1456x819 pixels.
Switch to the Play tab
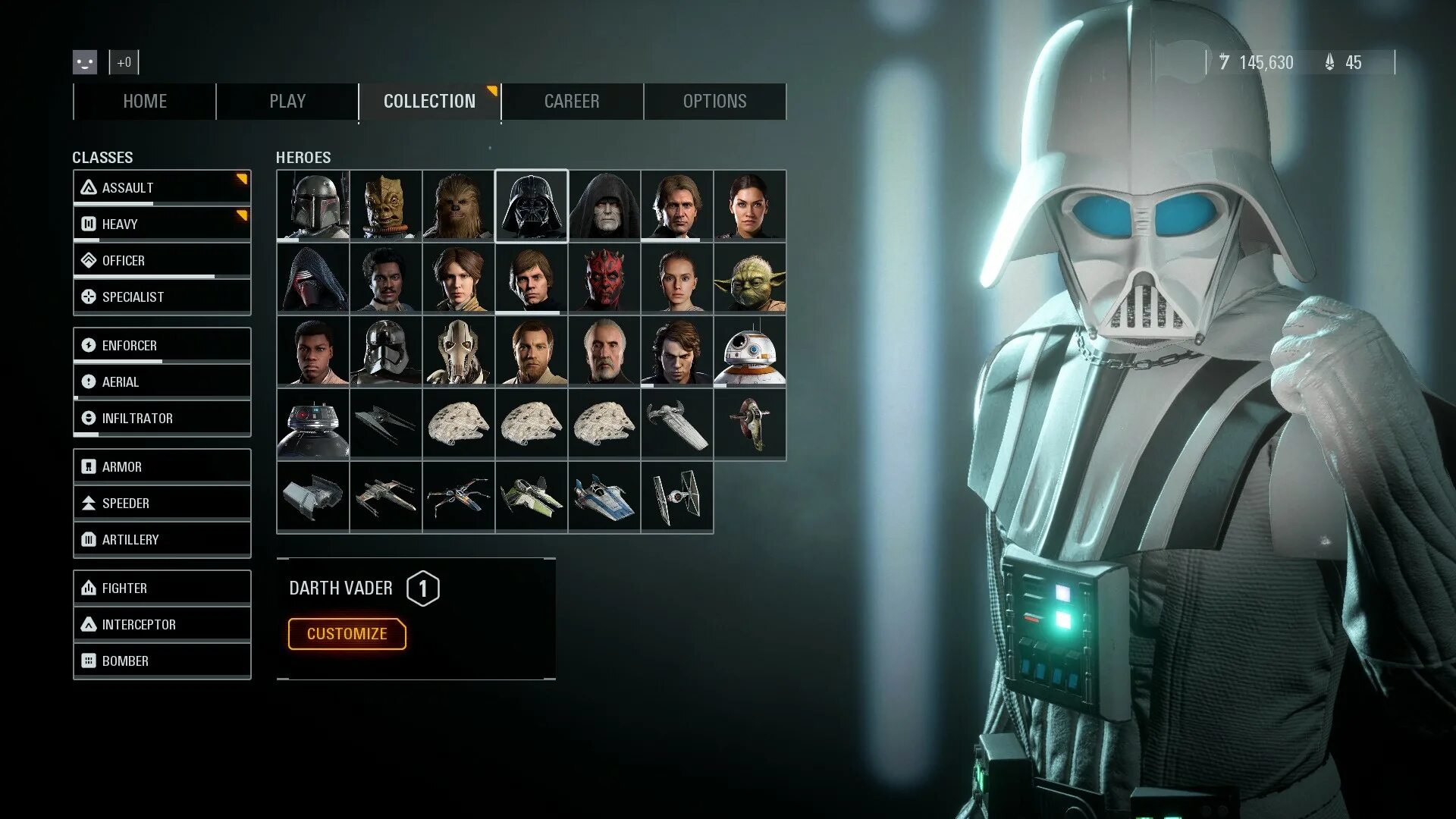click(x=287, y=102)
